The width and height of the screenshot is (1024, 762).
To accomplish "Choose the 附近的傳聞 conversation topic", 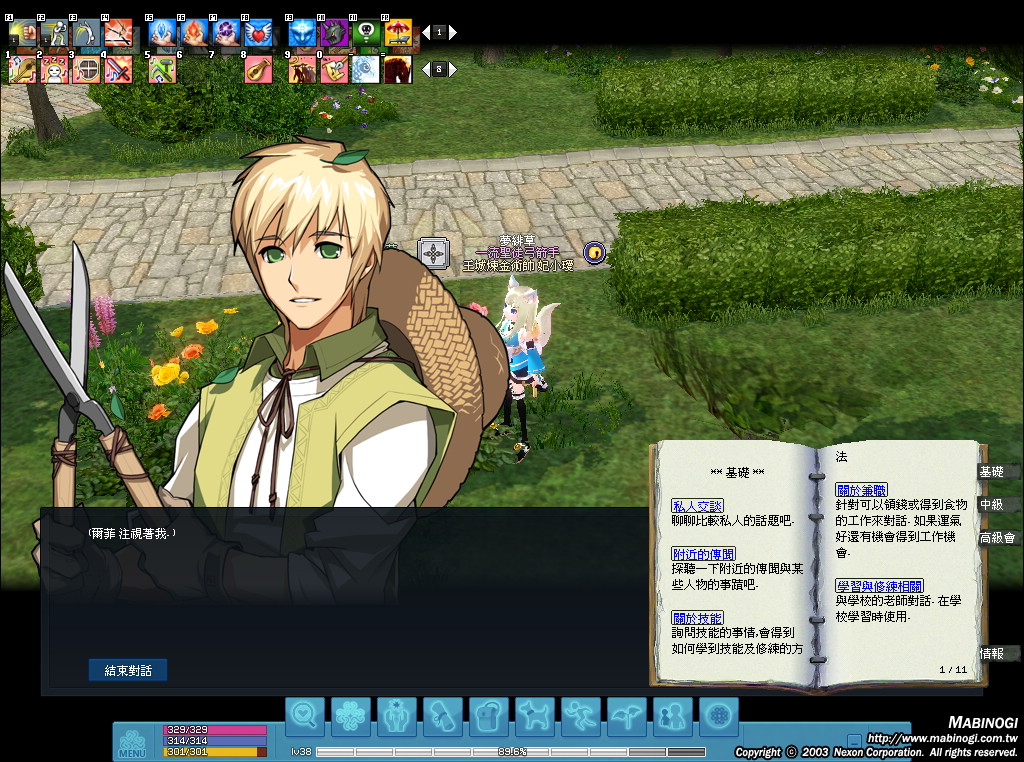I will tap(704, 554).
